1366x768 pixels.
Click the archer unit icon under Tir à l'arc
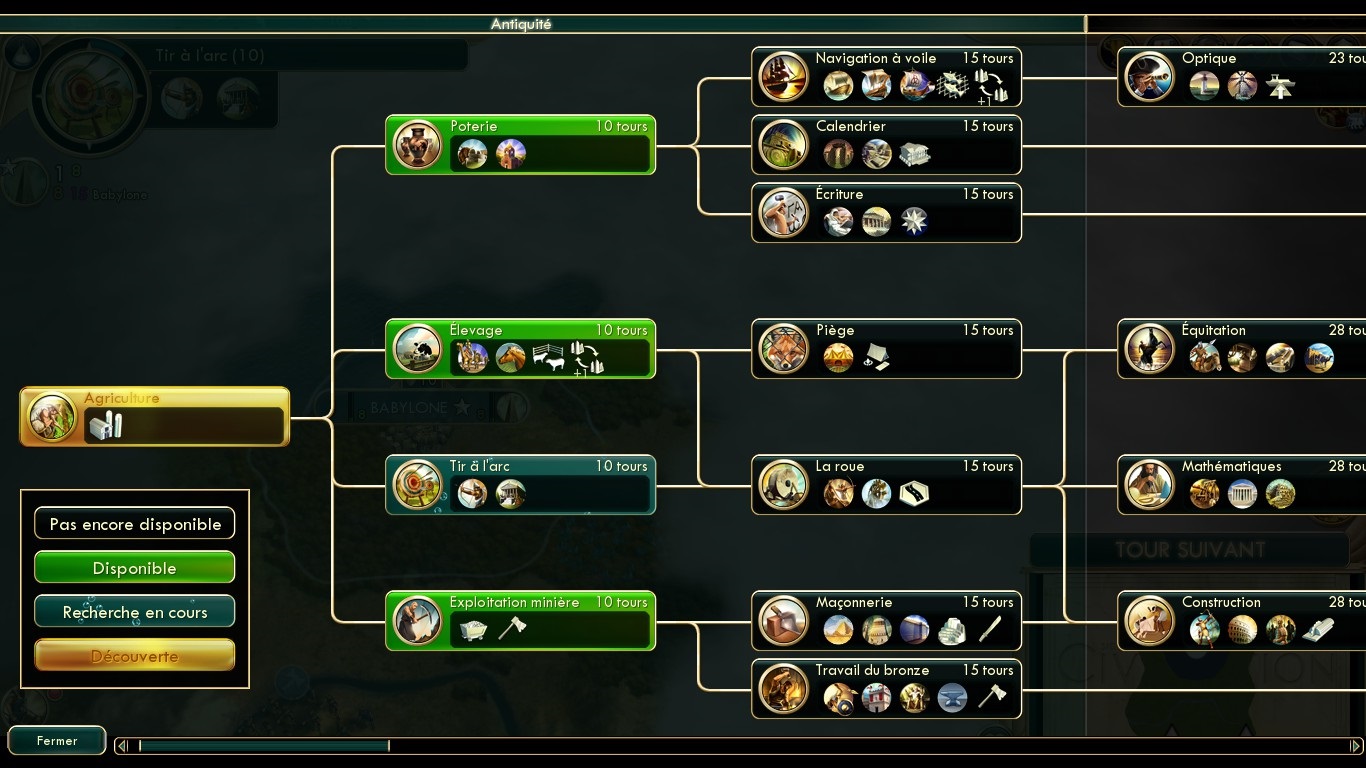click(471, 493)
